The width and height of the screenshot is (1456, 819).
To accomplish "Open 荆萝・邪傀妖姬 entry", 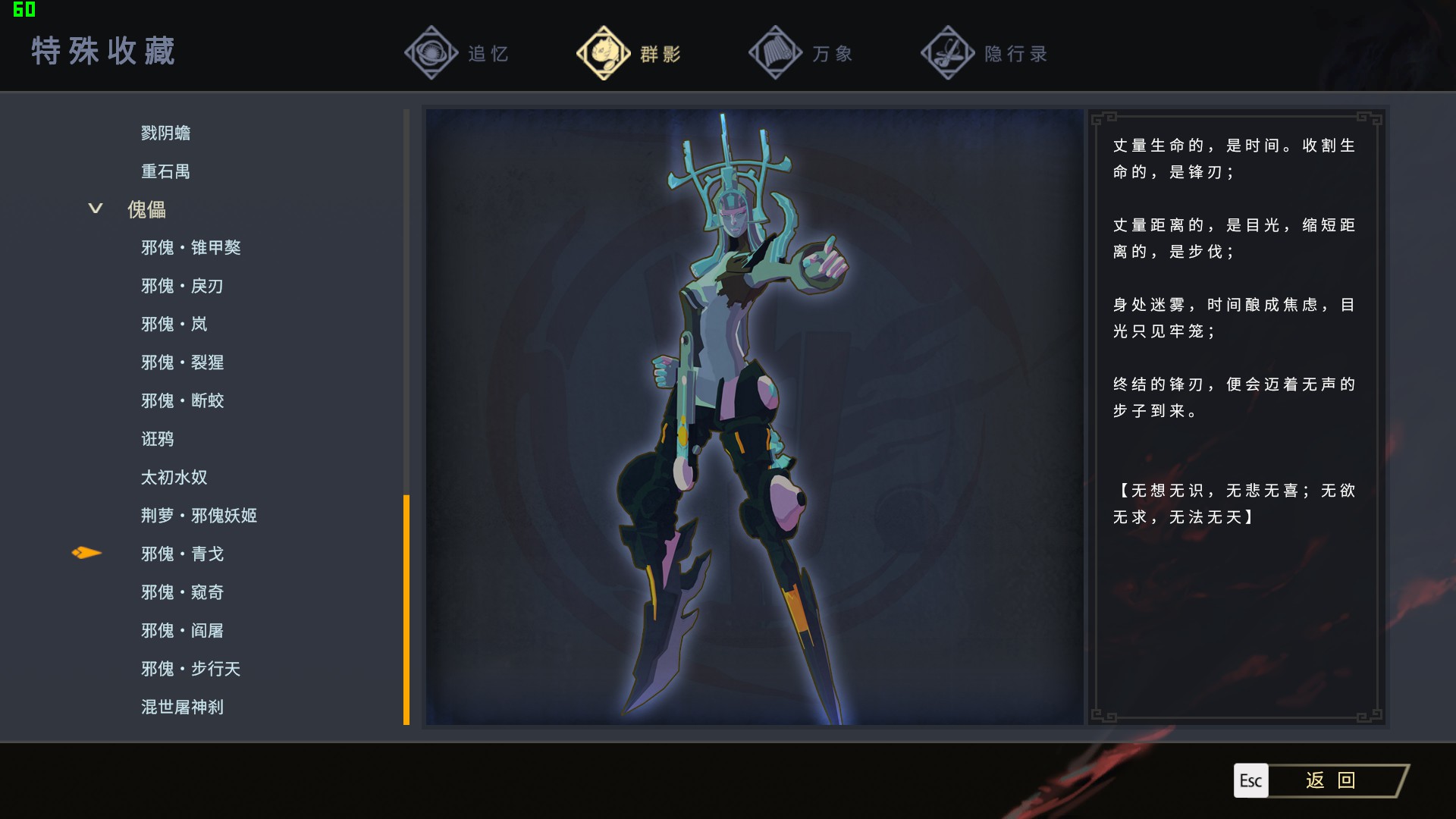I will coord(199,516).
